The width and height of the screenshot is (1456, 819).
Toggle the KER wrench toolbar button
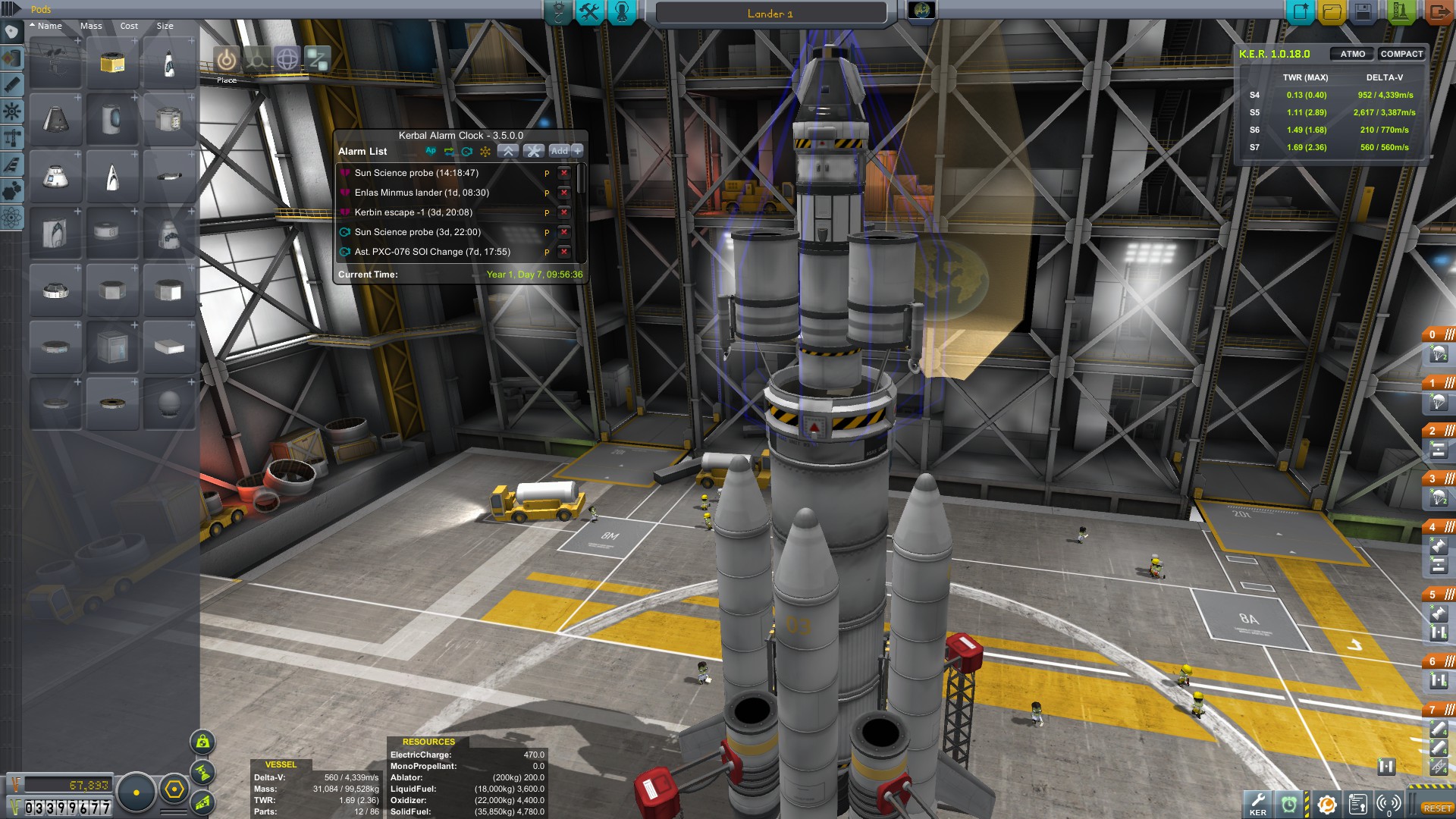tap(1258, 803)
